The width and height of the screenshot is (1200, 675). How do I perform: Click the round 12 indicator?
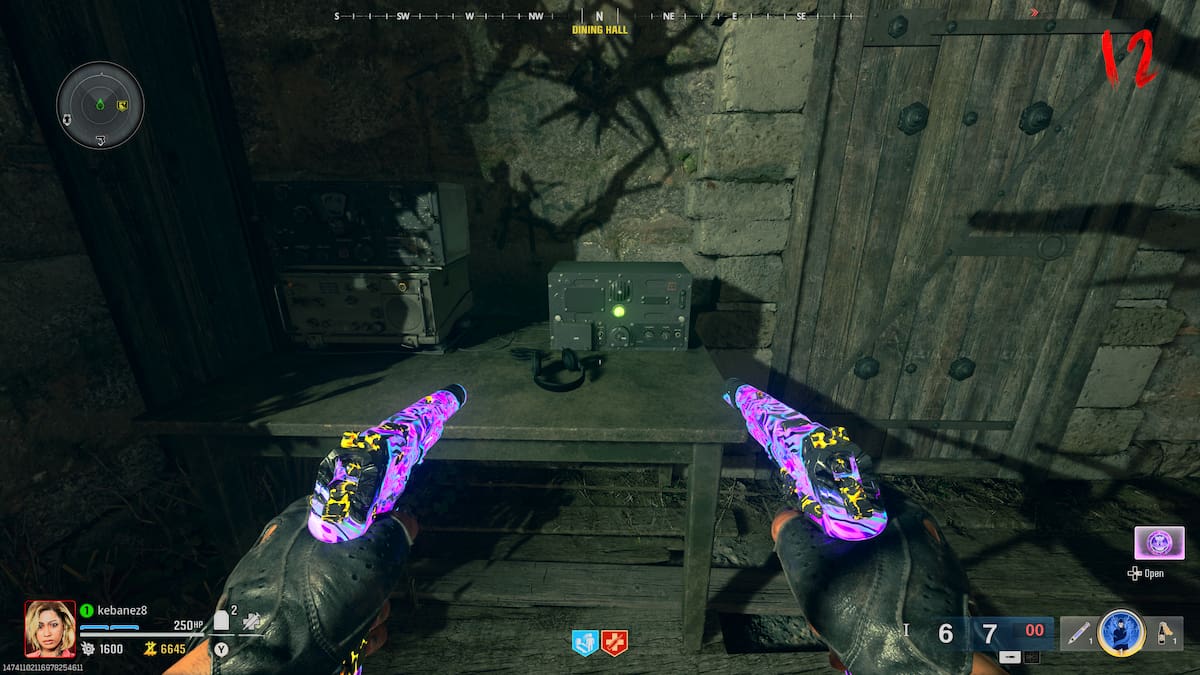1128,58
